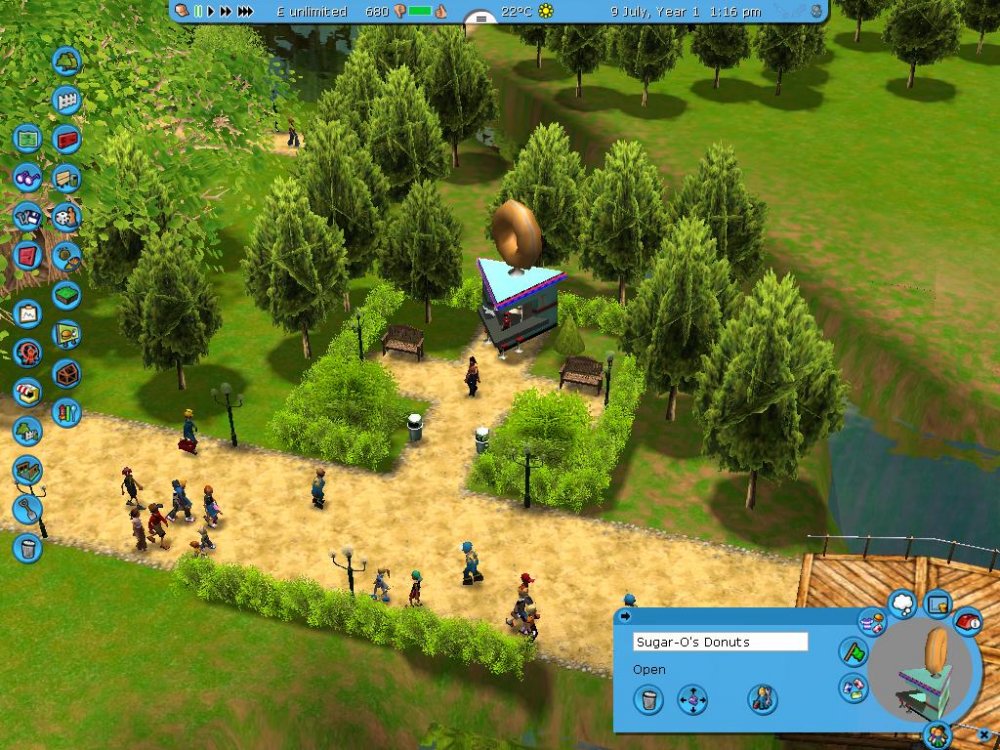
Task: Pause the game from the top bar
Action: [198, 11]
